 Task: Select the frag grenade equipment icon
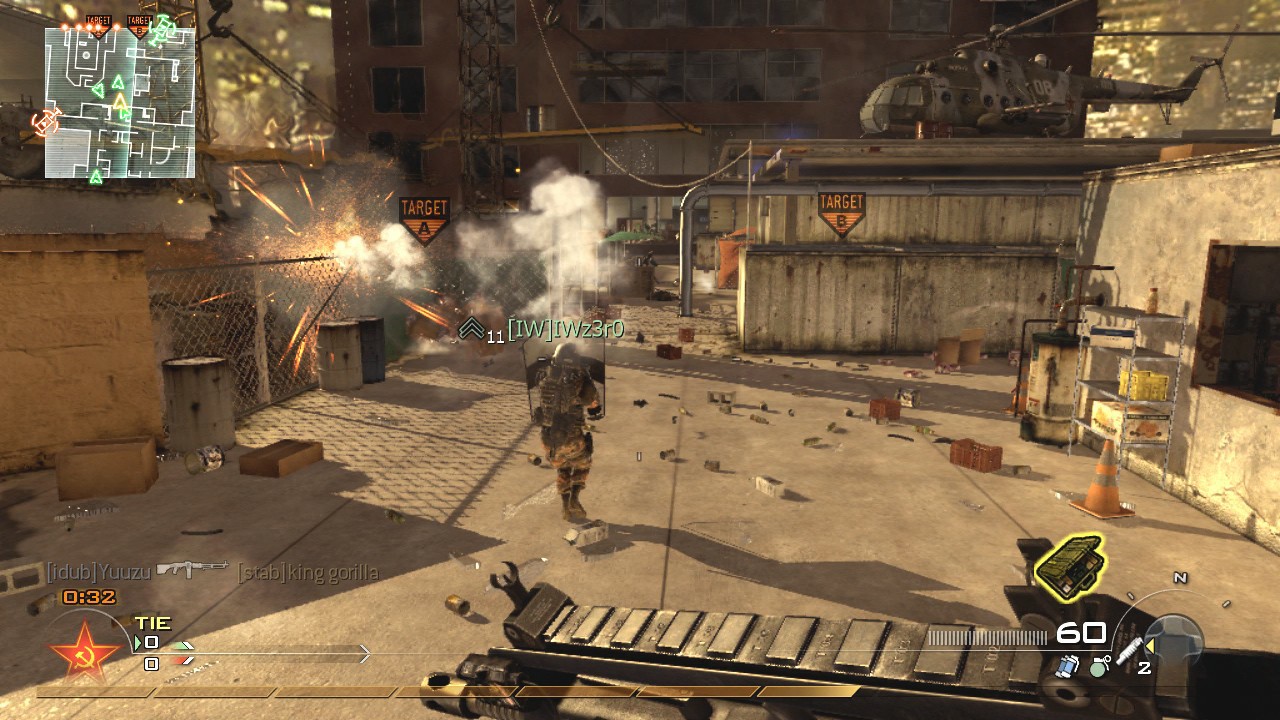pos(1098,667)
